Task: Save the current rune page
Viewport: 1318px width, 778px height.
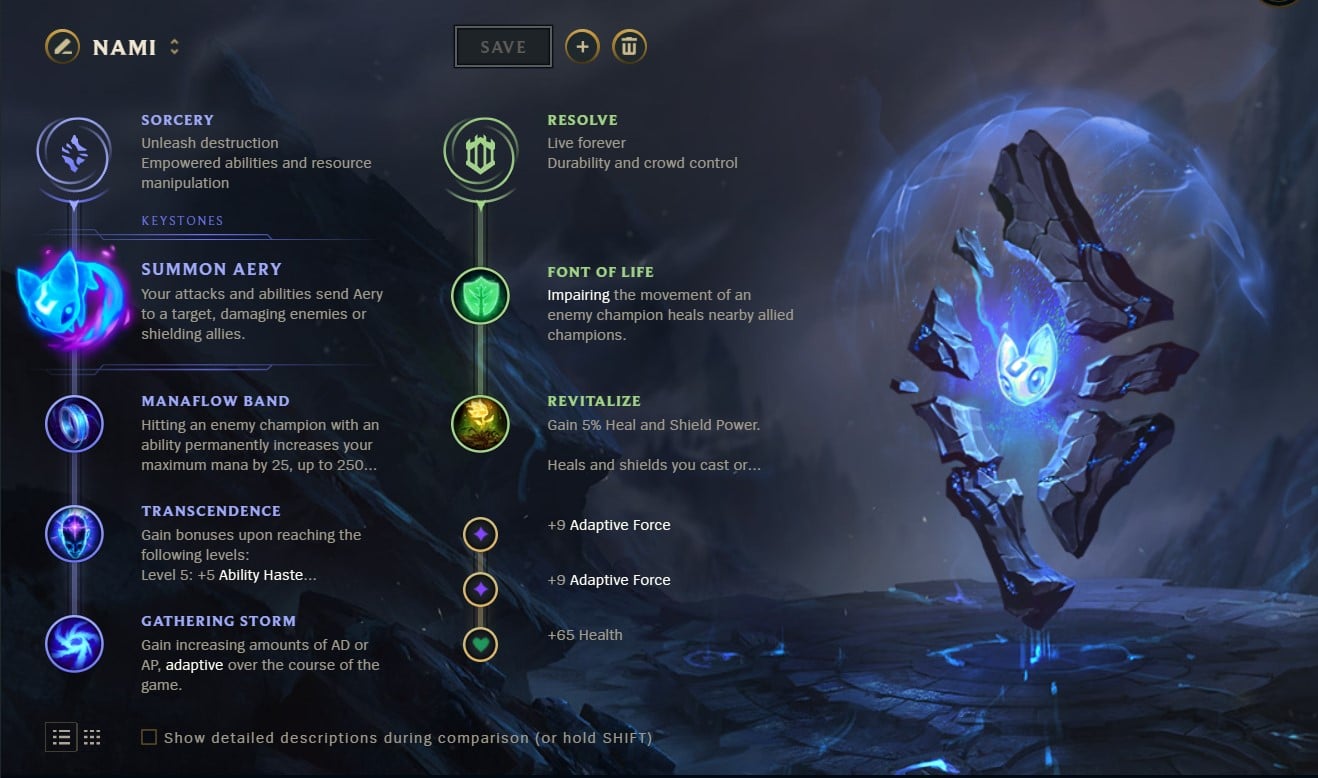Action: (502, 46)
